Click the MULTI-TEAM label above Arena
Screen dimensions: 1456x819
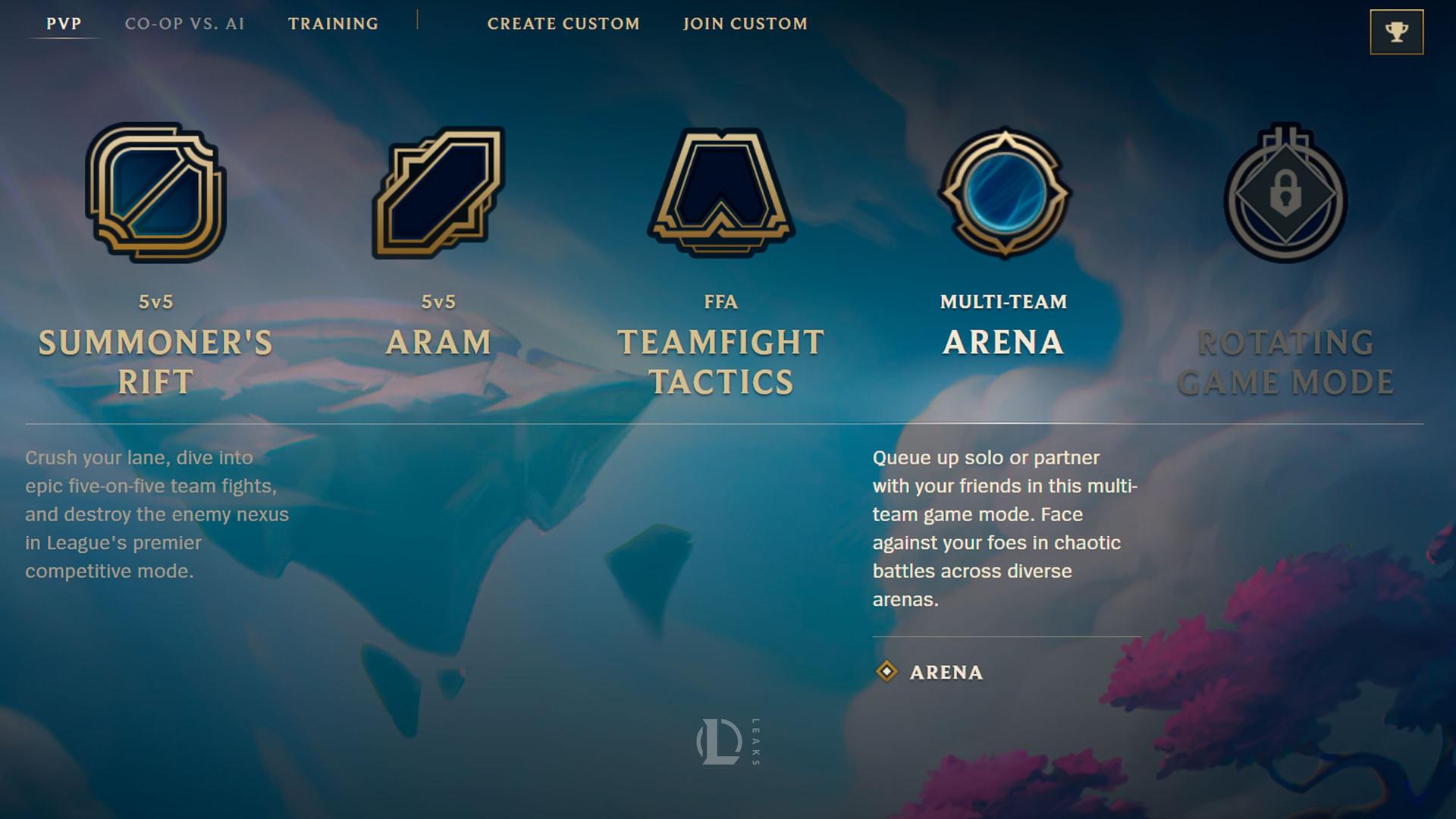click(x=1004, y=300)
